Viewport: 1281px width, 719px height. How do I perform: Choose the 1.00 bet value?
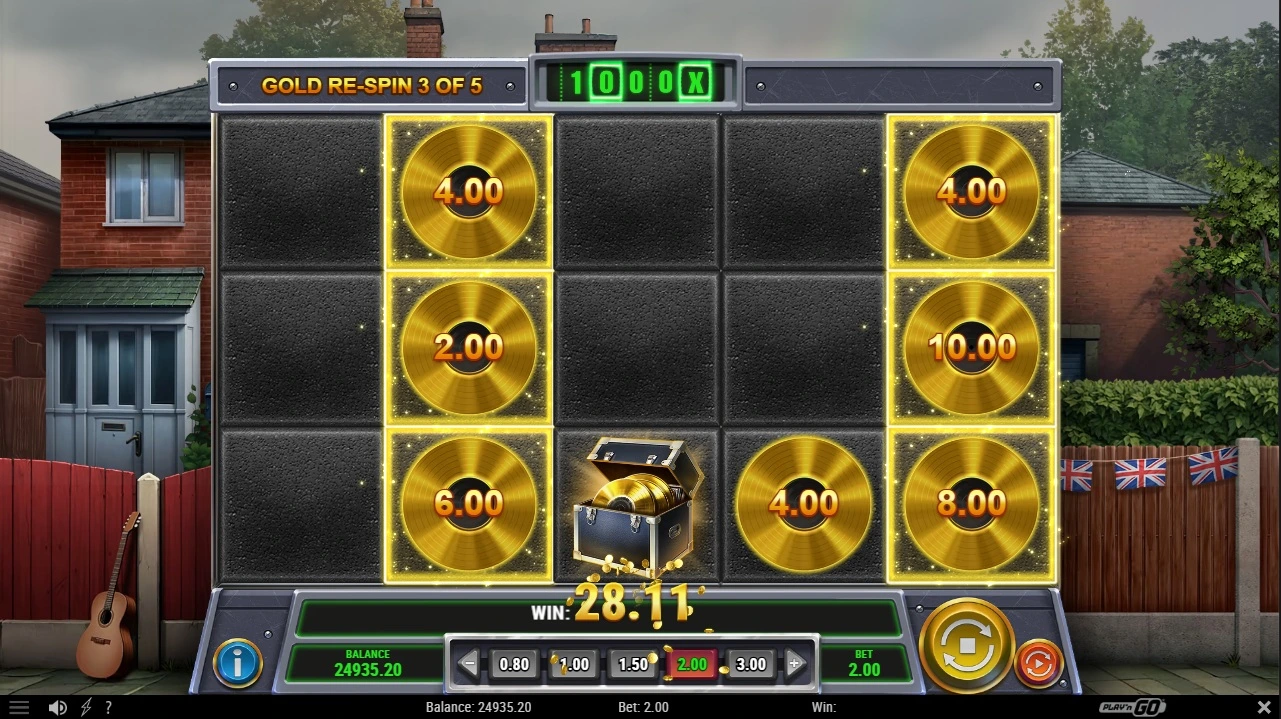(573, 664)
